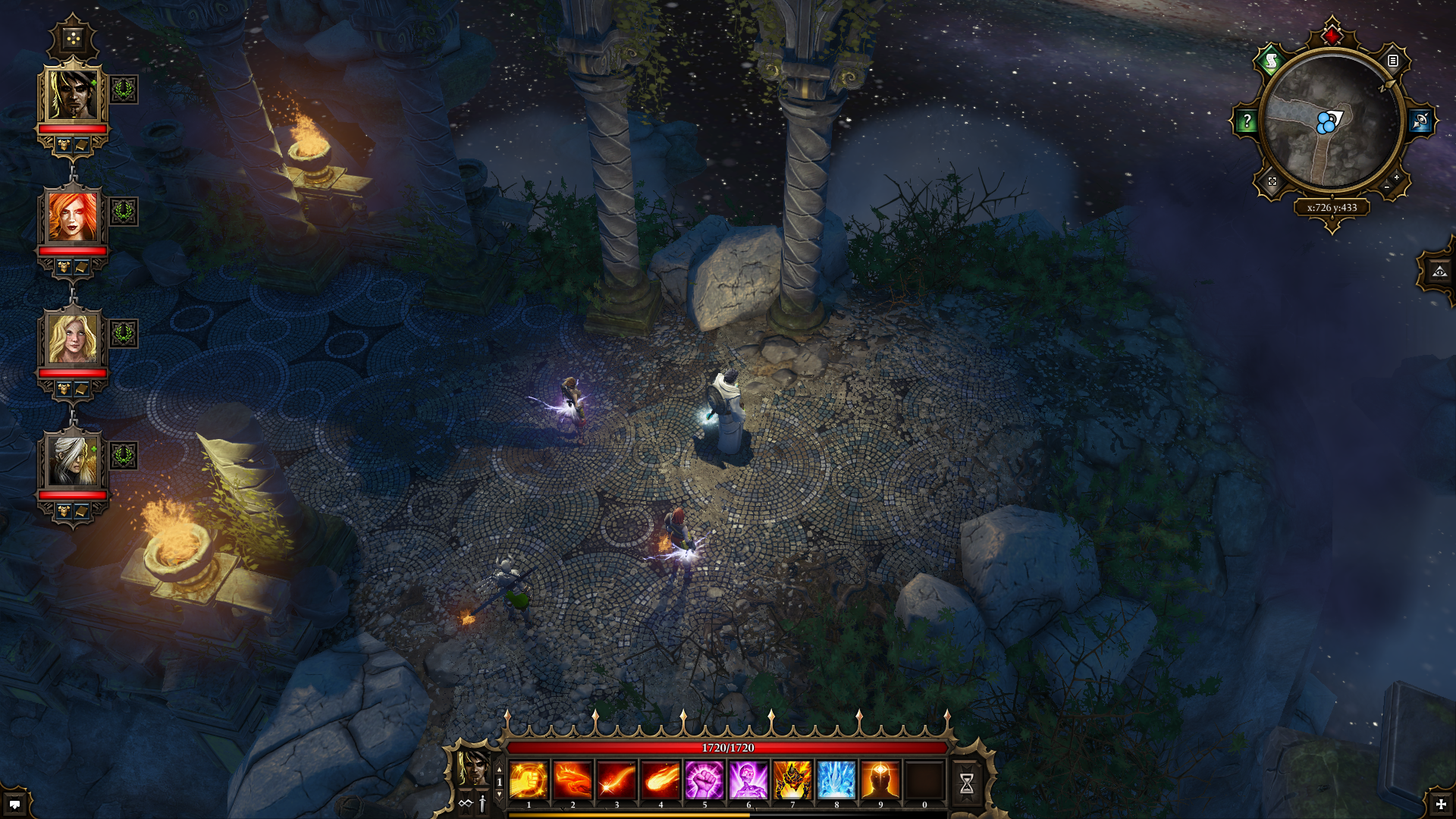
Task: Activate the golden fist skill in slot 1
Action: [x=529, y=780]
